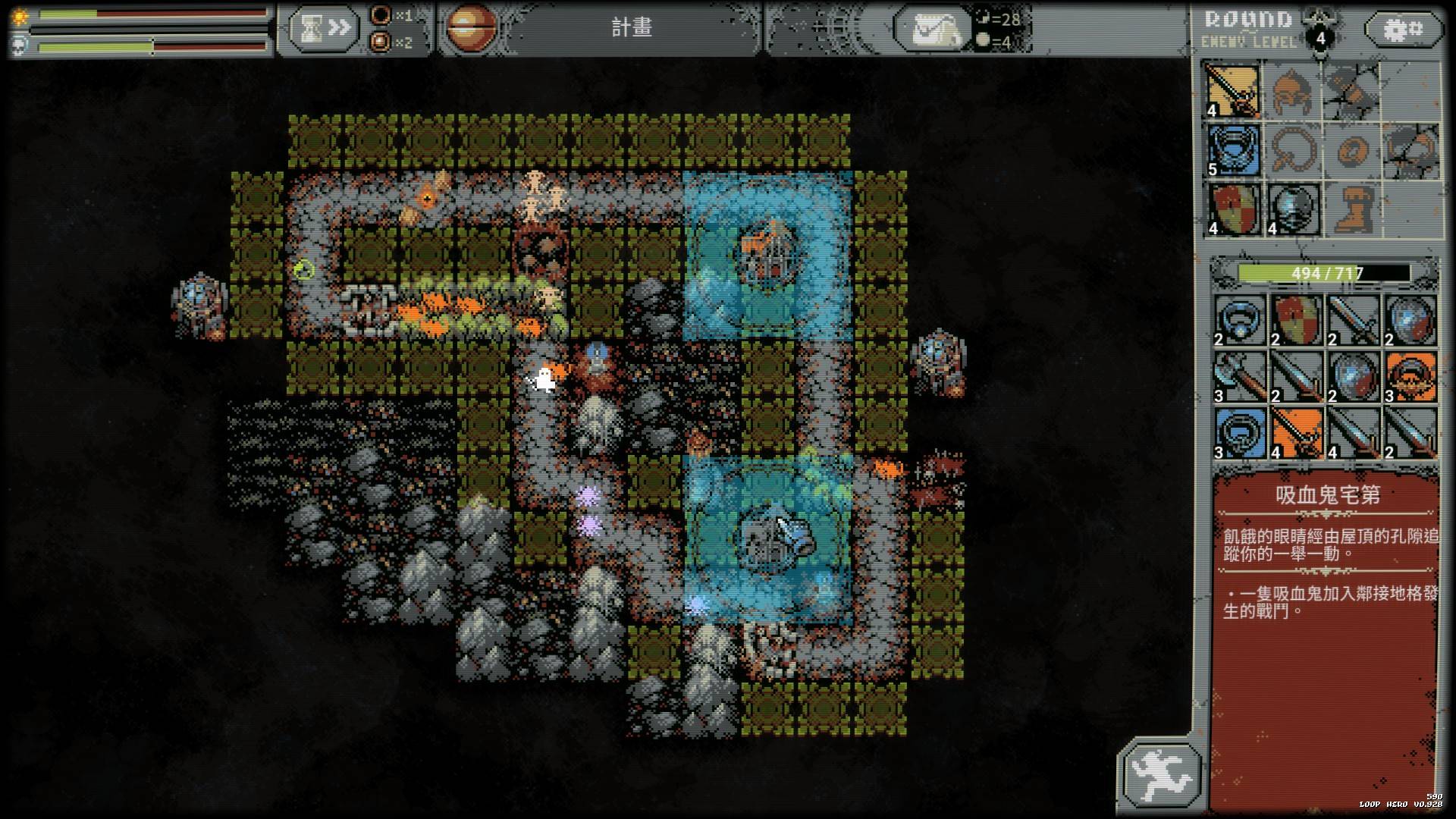Viewport: 1456px width, 819px height.
Task: Open the resource bag
Action: tap(932, 30)
